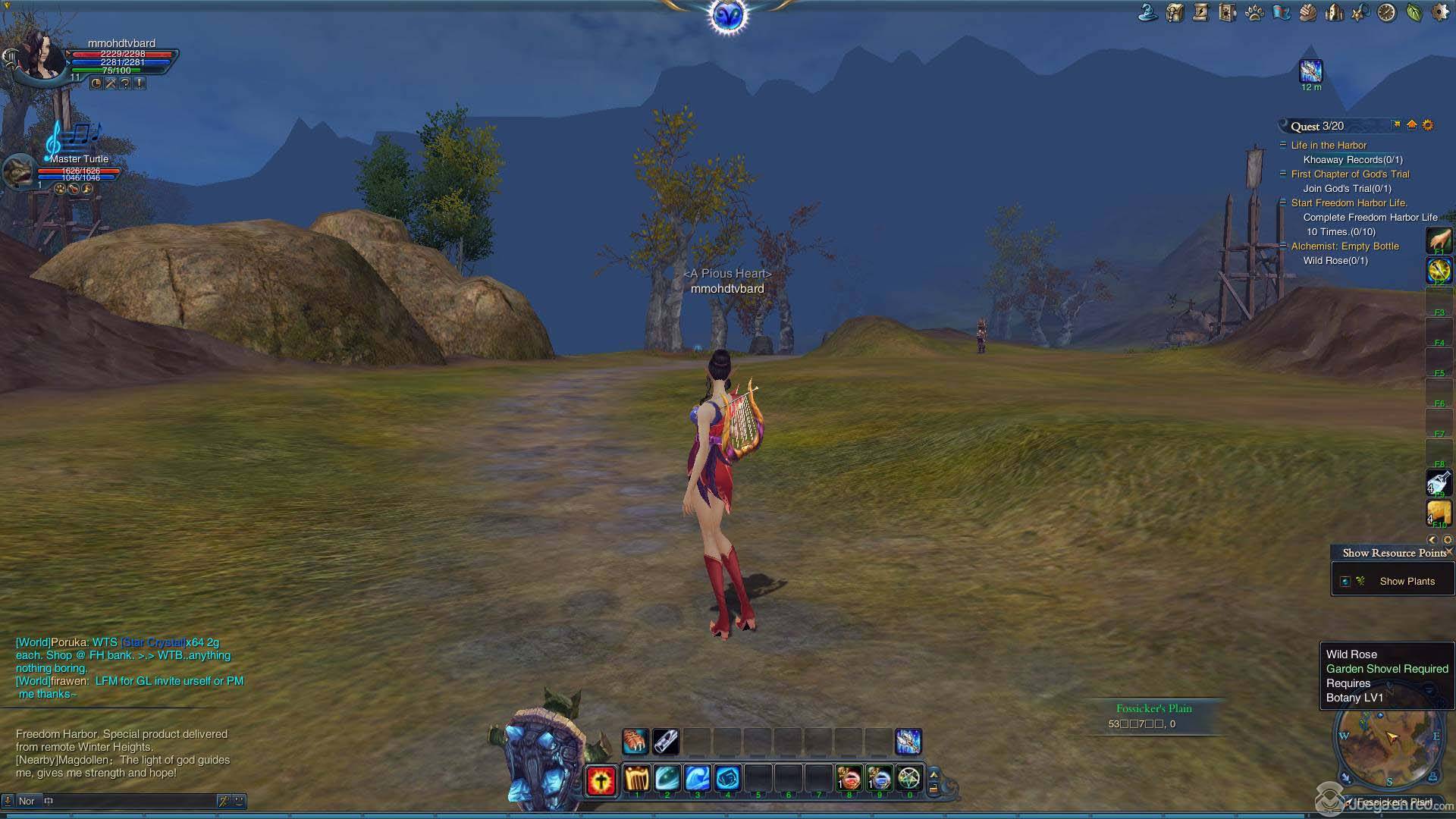Open the wizard hat menu icon
The height and width of the screenshot is (819, 1456).
[x=1148, y=12]
